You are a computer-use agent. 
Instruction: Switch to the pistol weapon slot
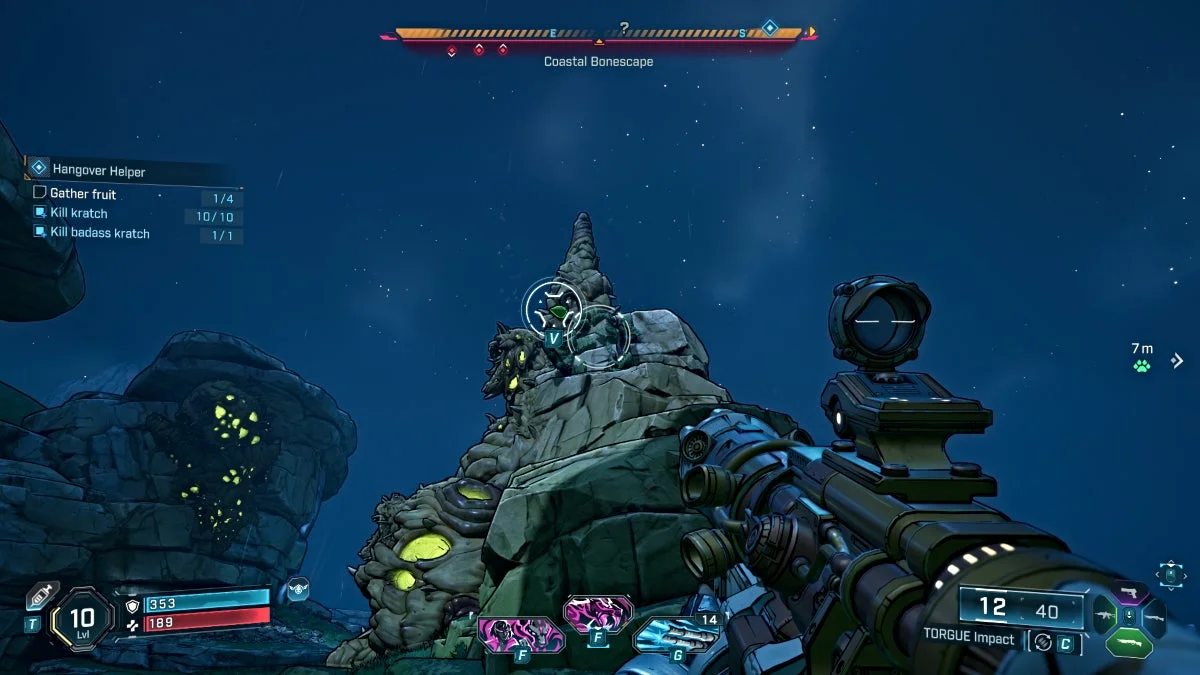click(1129, 593)
